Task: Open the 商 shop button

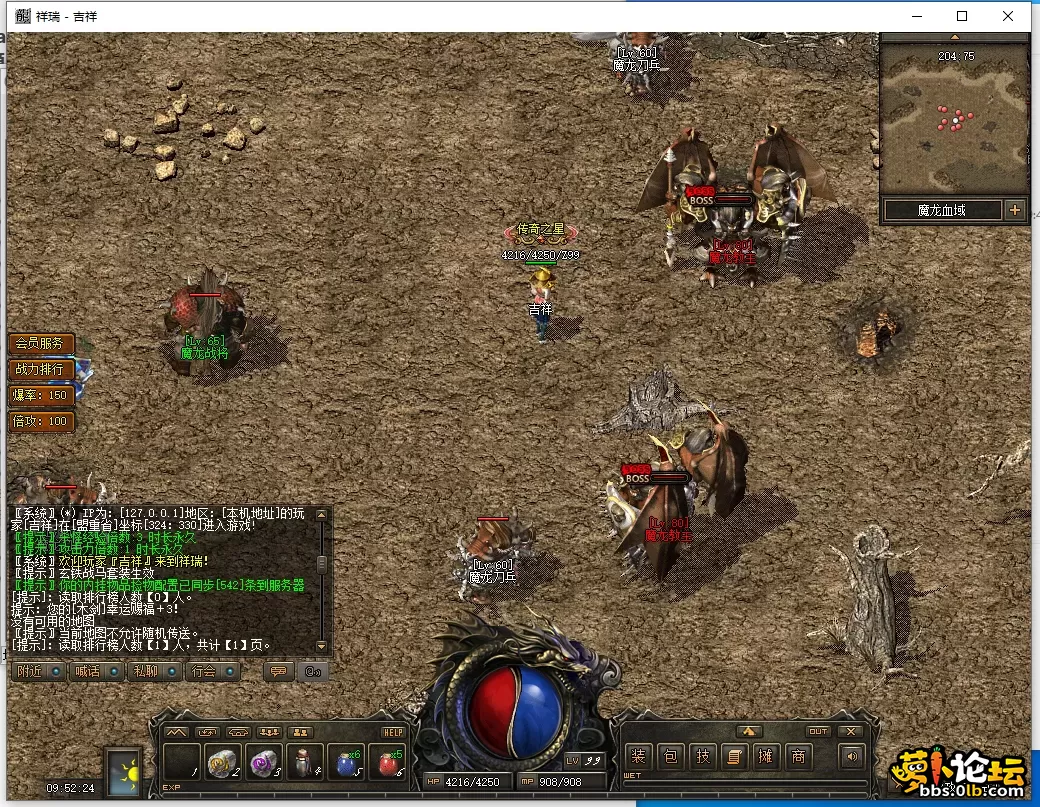Action: (797, 757)
